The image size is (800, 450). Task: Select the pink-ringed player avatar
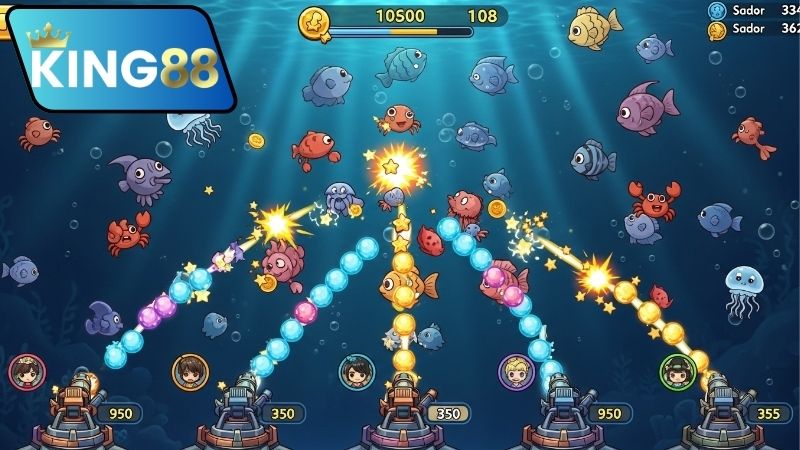coord(27,372)
